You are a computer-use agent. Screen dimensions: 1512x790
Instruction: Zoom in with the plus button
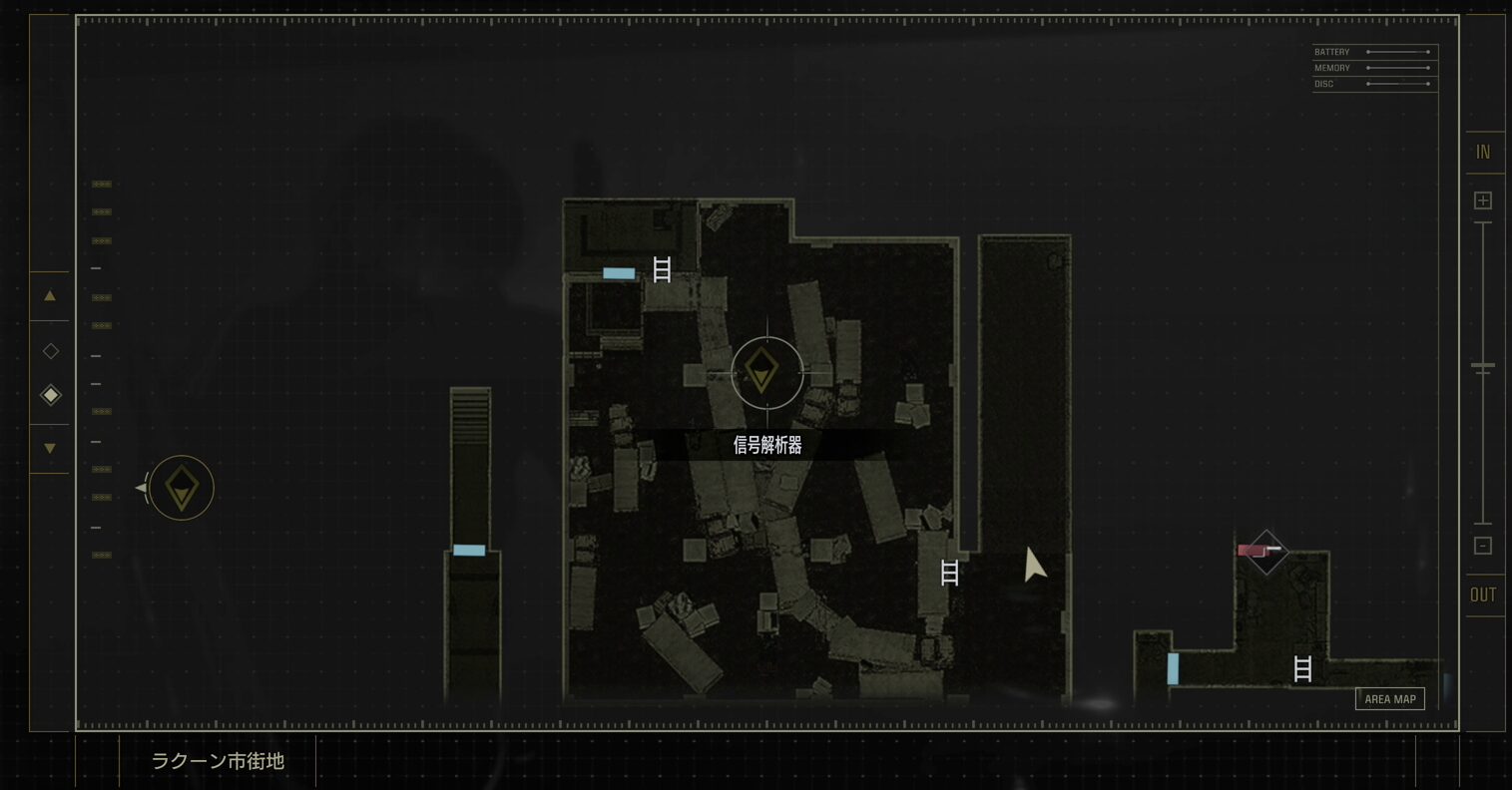click(x=1483, y=200)
